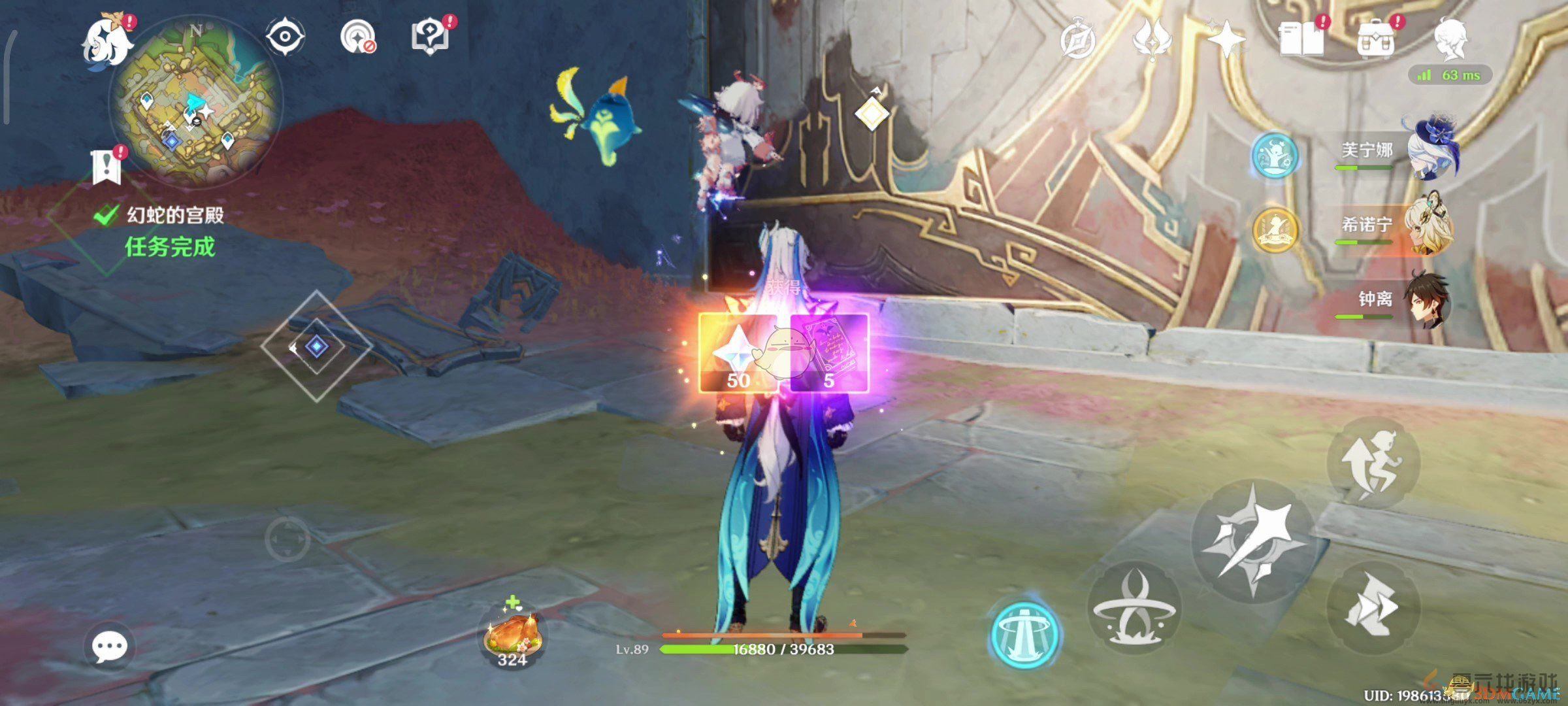Open the circular minimap
1568x706 pixels.
(195, 105)
